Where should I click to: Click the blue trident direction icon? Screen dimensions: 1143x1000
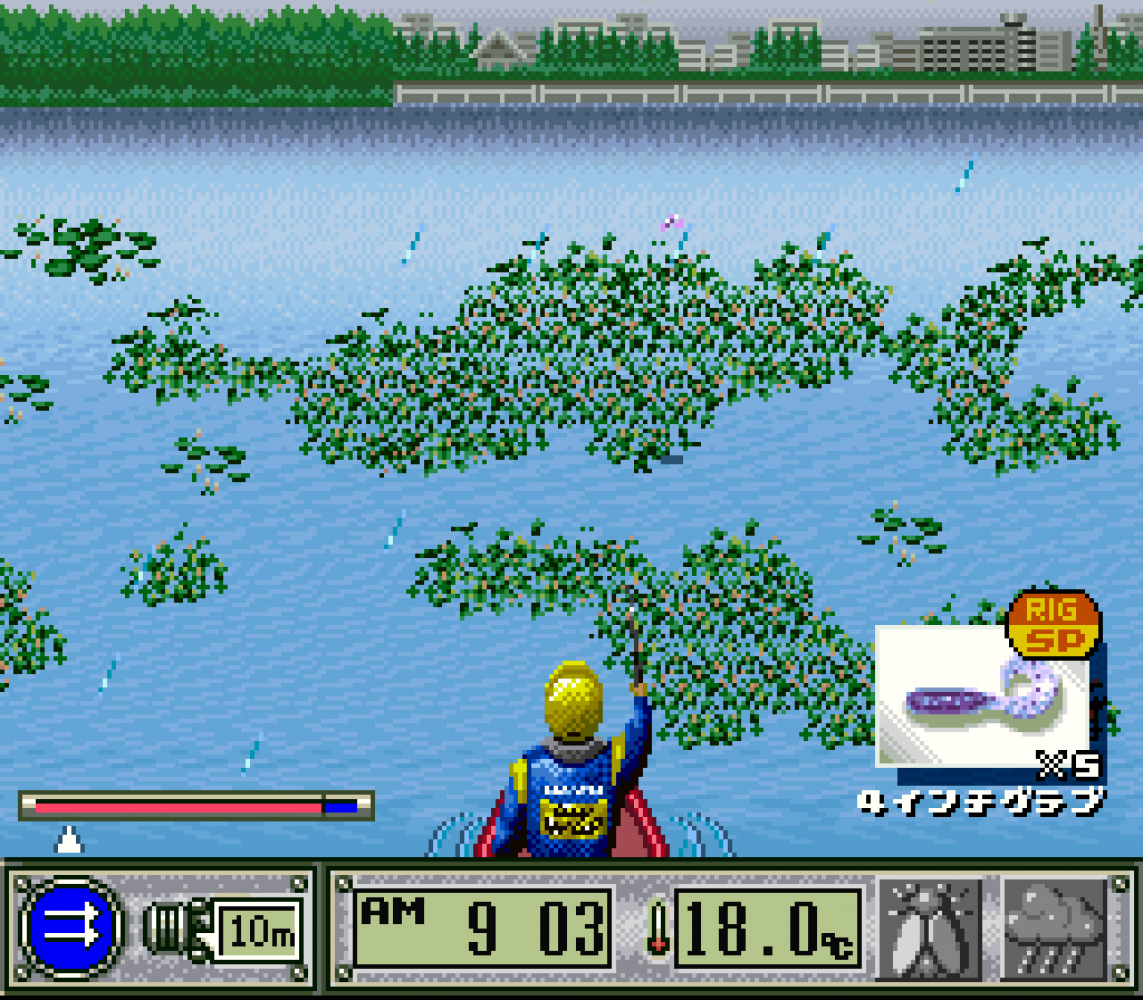(71, 929)
